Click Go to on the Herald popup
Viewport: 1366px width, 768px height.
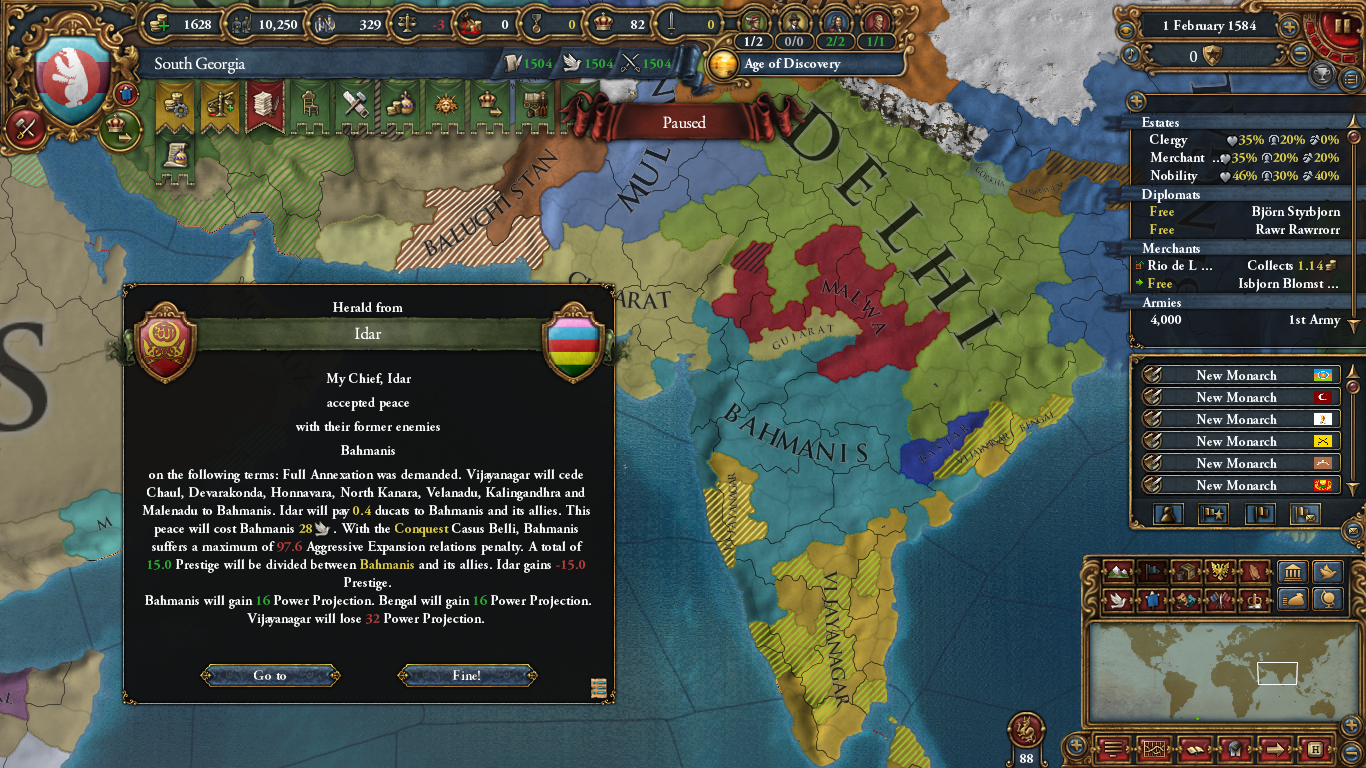click(x=270, y=675)
